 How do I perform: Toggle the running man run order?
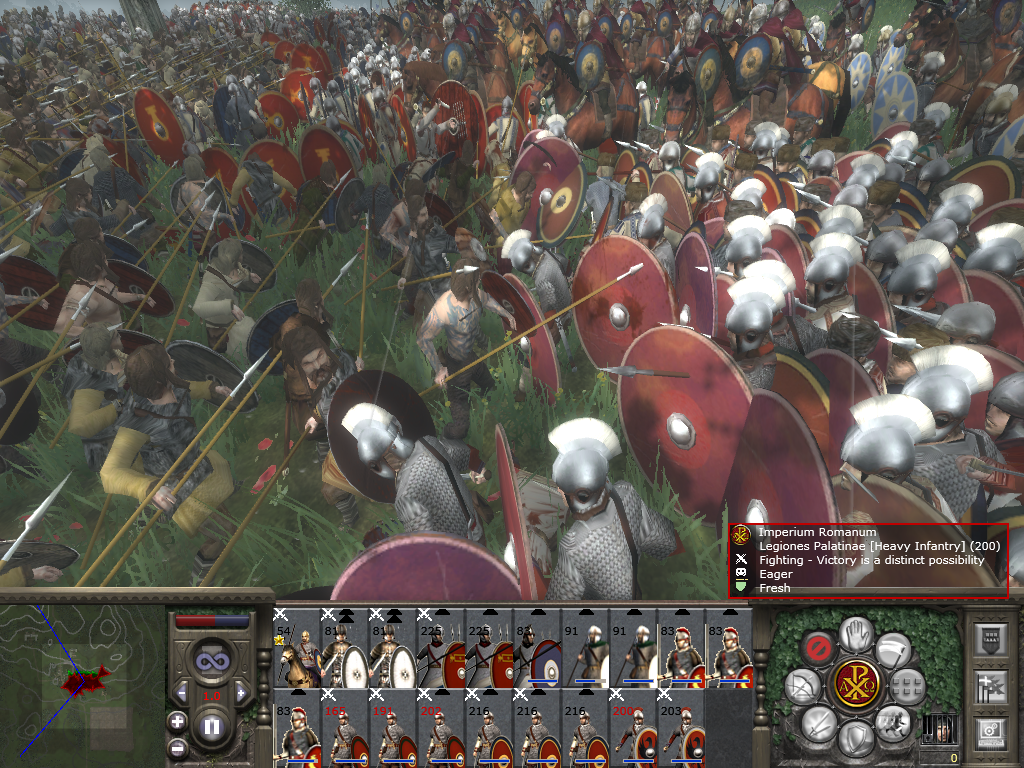pyautogui.click(x=891, y=722)
